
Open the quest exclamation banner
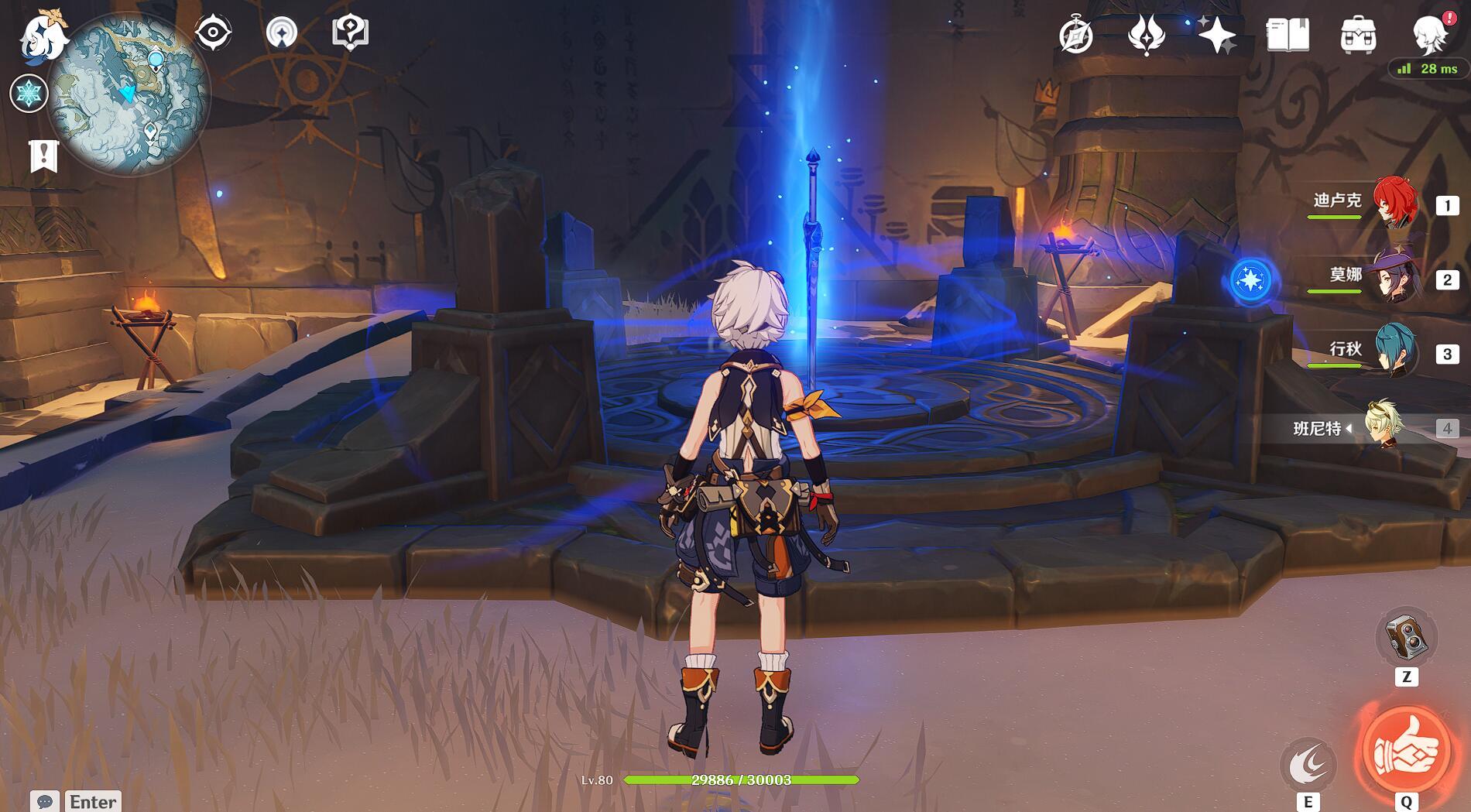click(43, 156)
